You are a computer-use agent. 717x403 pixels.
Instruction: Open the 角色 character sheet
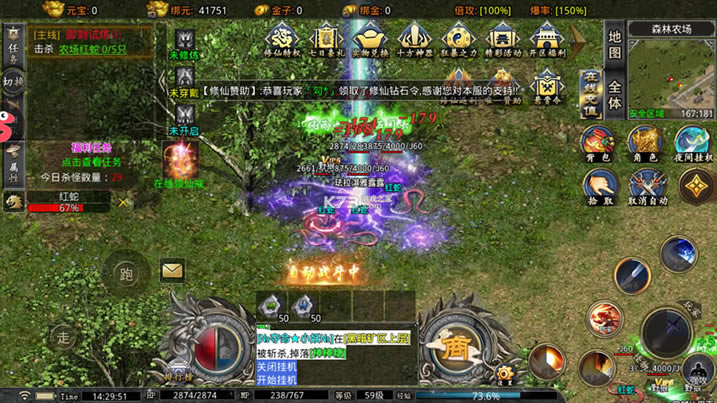[x=643, y=144]
